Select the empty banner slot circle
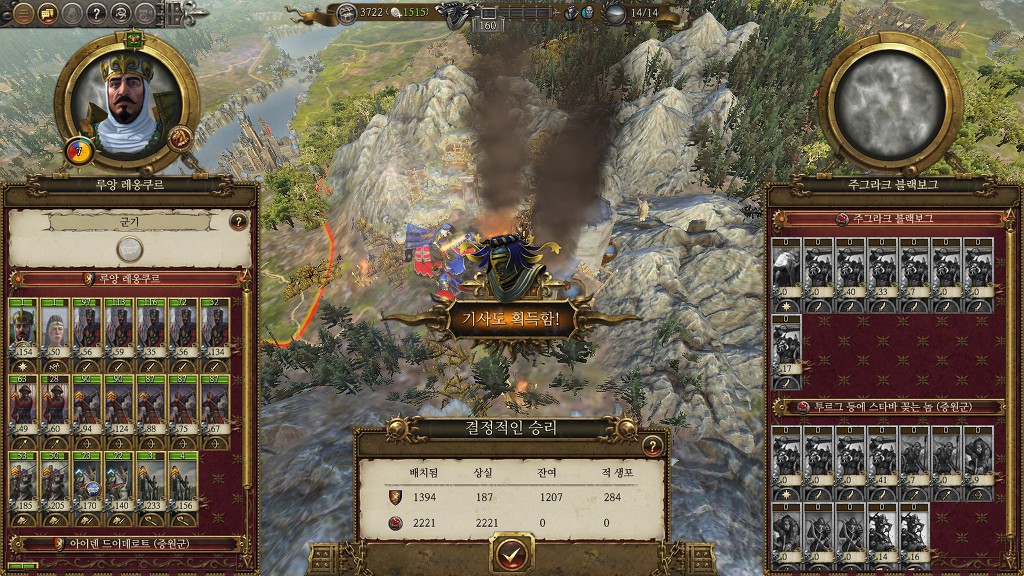 [129, 249]
